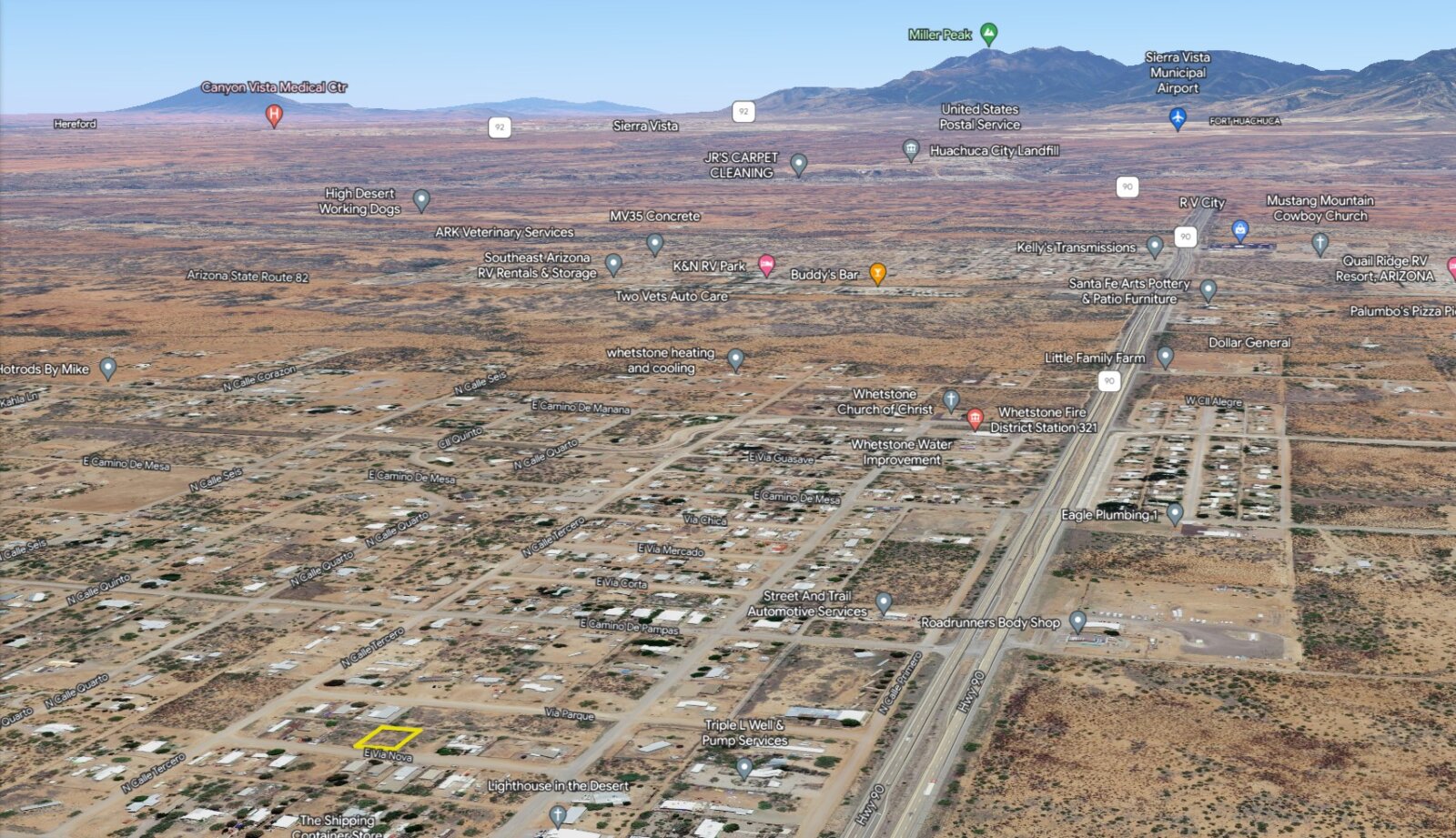Image resolution: width=1456 pixels, height=838 pixels.
Task: Open the Street And Trail Automotive Services pin
Action: (883, 601)
